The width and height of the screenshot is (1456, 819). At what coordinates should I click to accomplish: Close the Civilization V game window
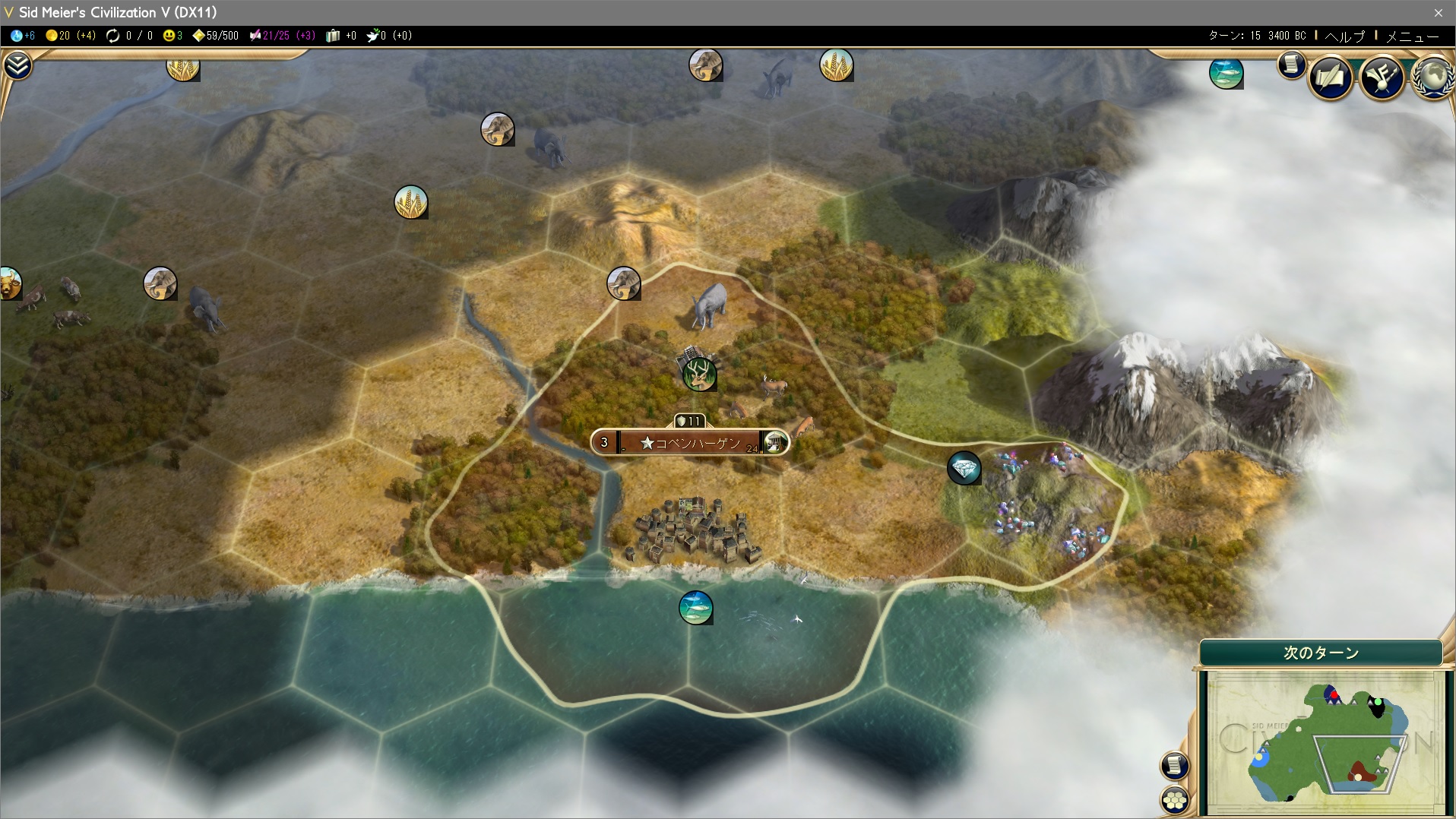1438,12
